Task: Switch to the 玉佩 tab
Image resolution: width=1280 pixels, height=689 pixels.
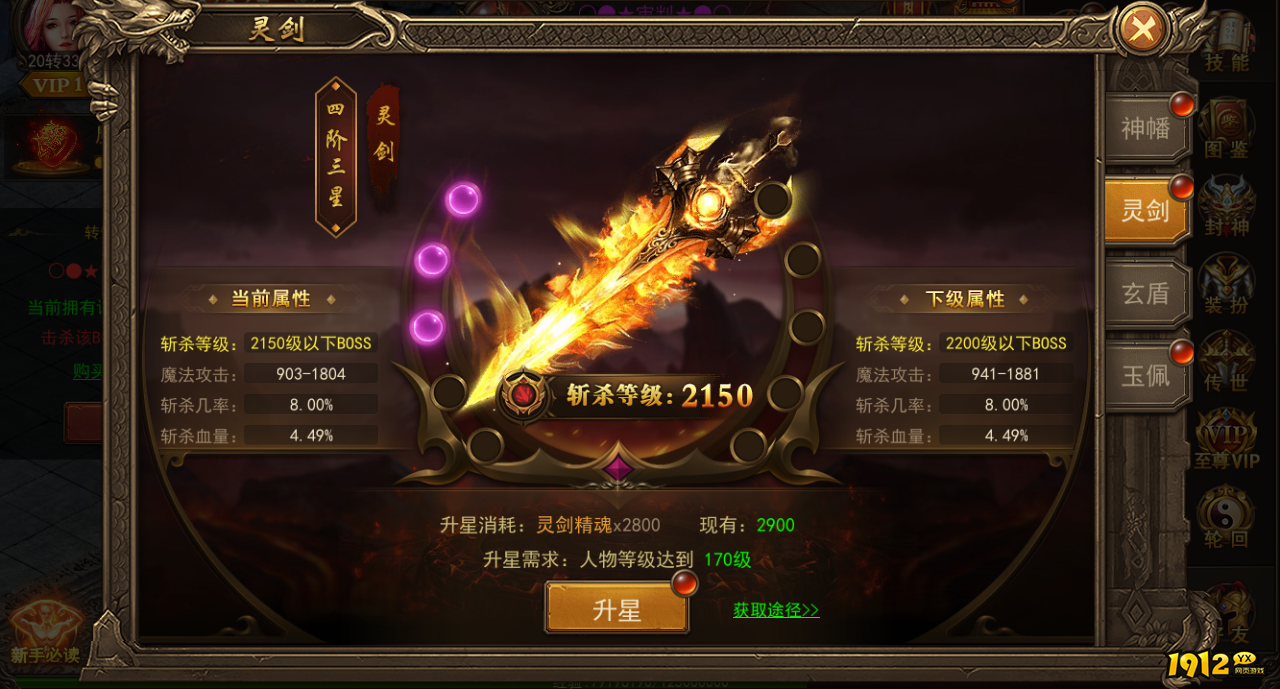Action: point(1146,374)
